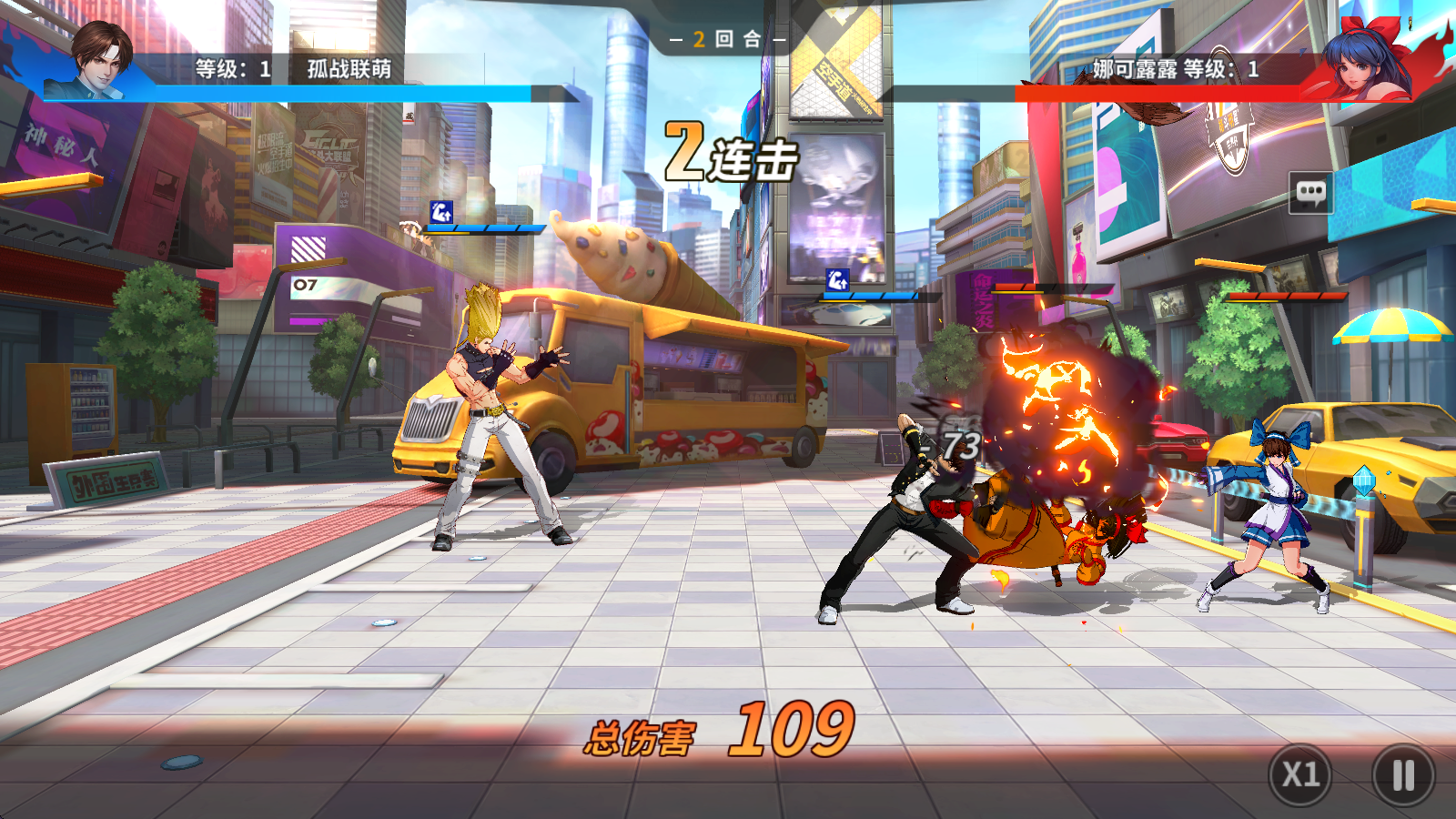Screen dimensions: 1456x819
Task: Tap the left player's Kyo portrait
Action: tap(100, 60)
